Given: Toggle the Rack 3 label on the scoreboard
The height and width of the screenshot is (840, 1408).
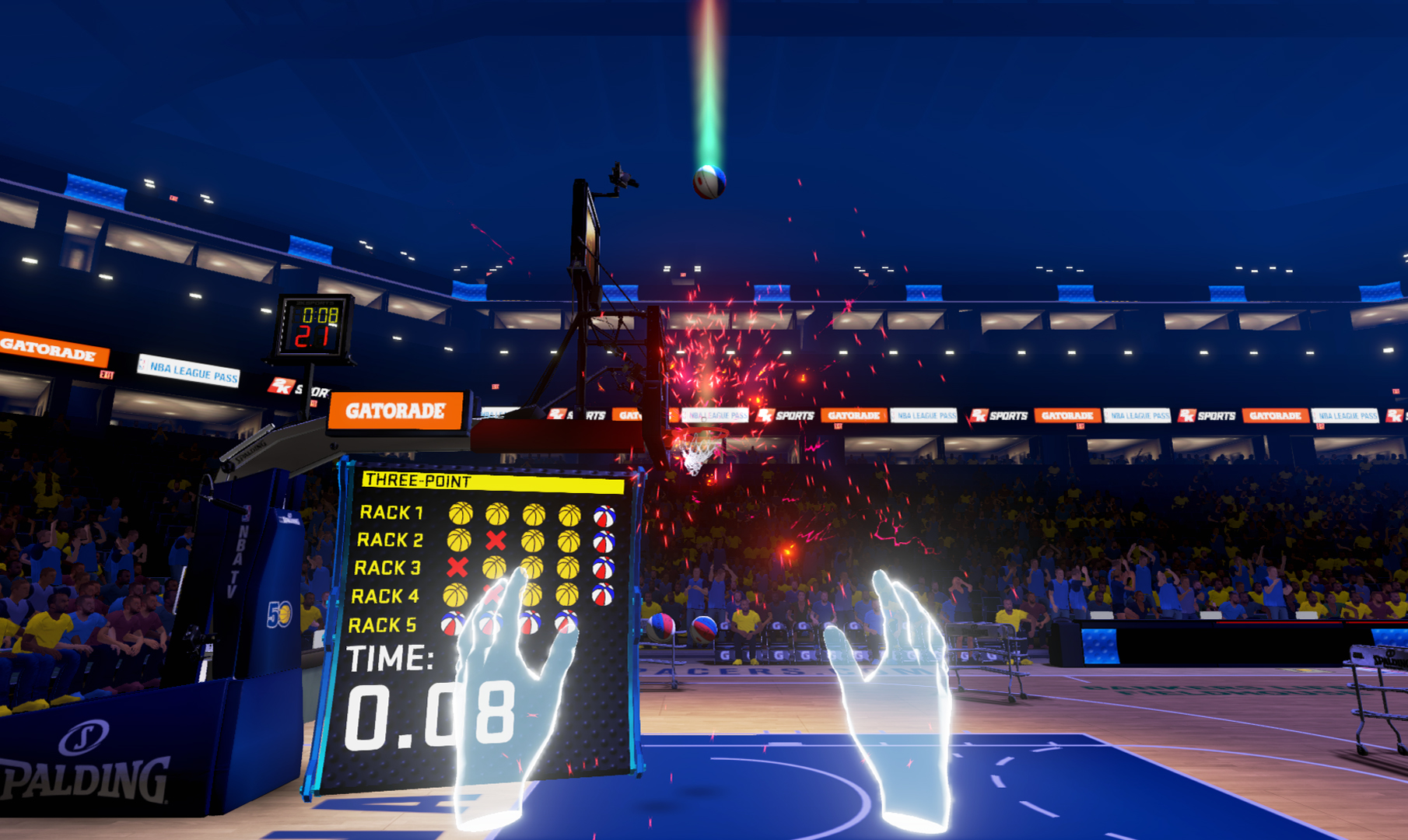Looking at the screenshot, I should (387, 566).
